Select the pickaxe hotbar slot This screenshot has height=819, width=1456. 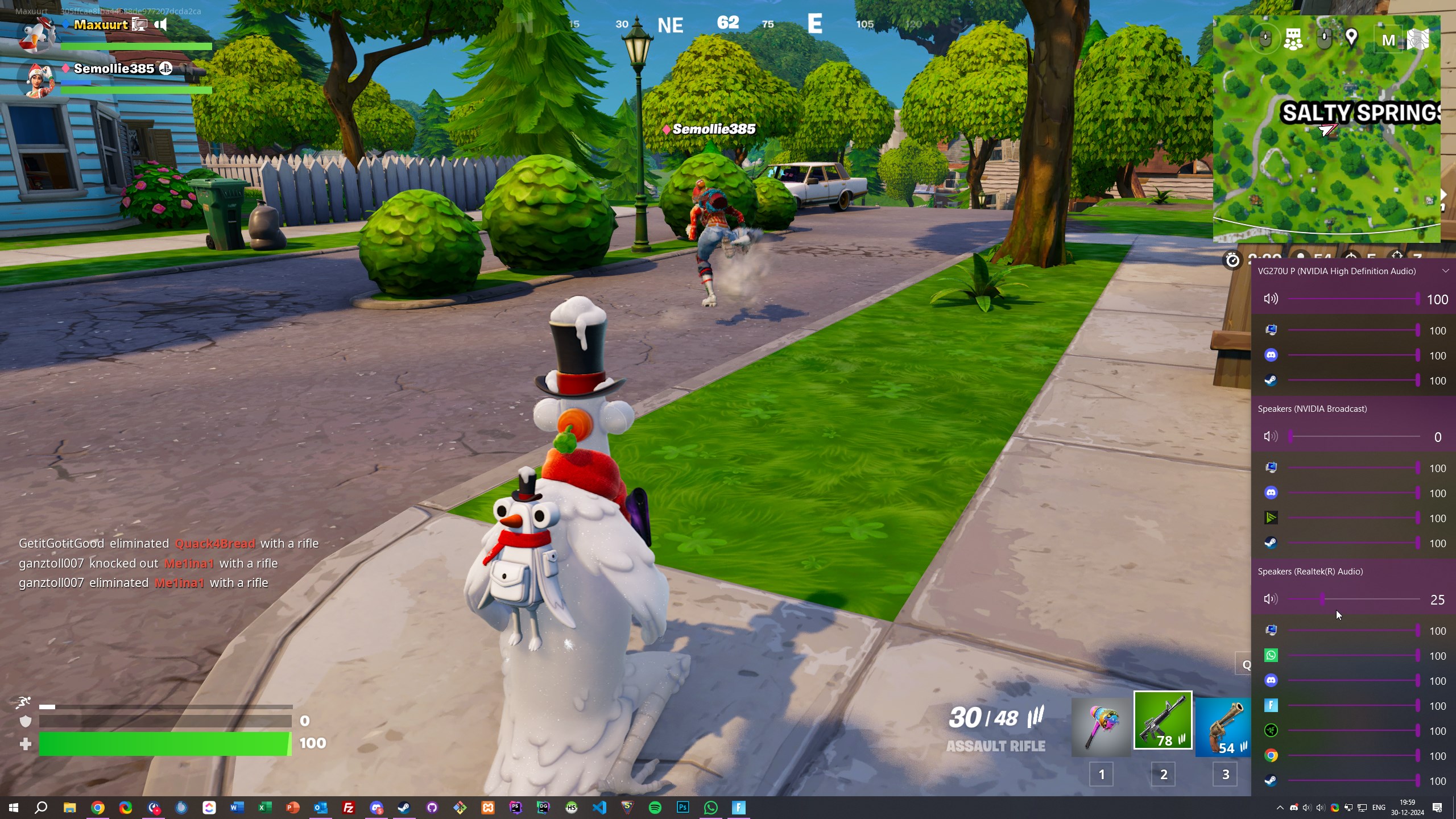point(1101,727)
